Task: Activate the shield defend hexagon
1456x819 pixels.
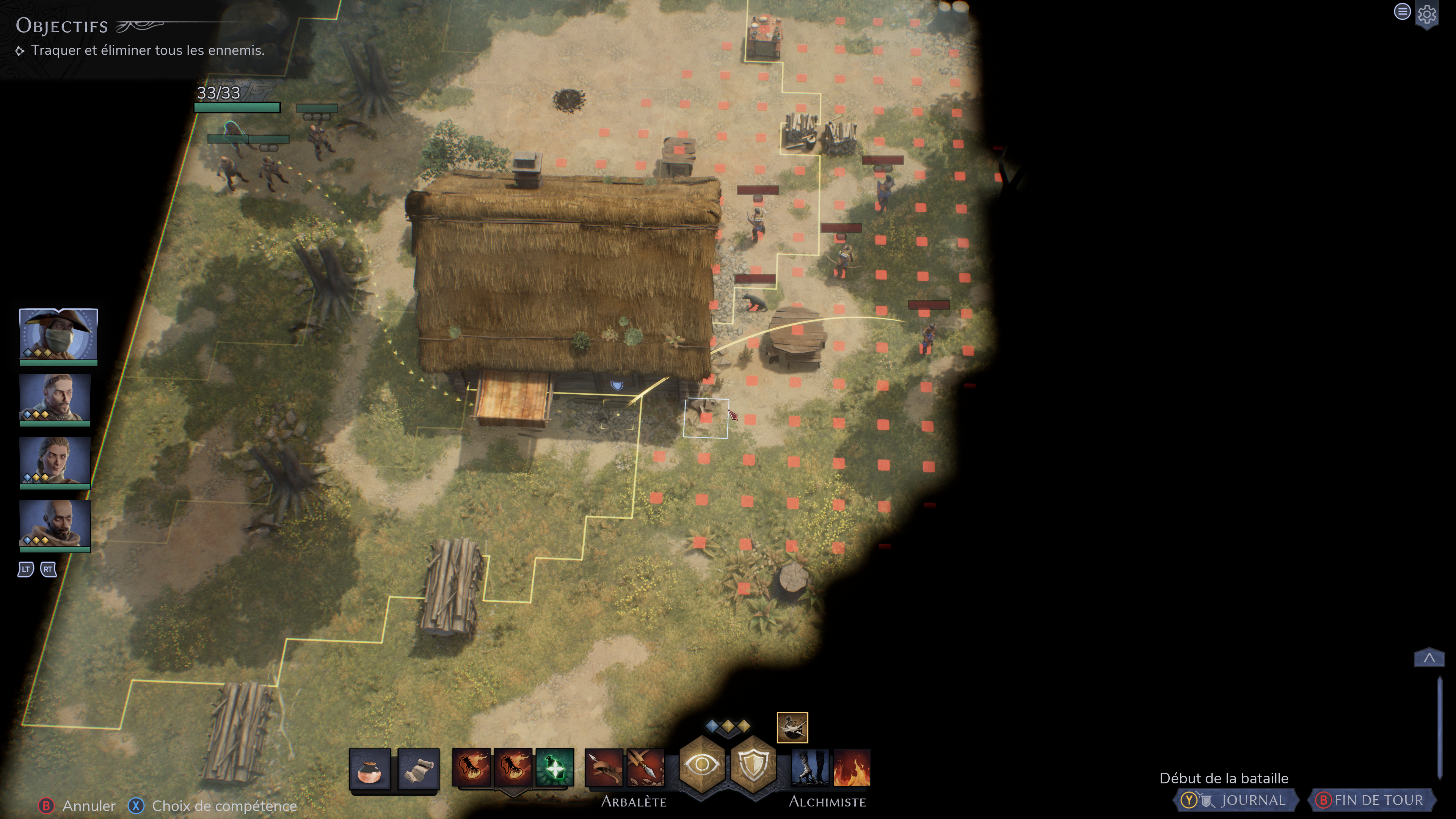Action: click(x=753, y=765)
